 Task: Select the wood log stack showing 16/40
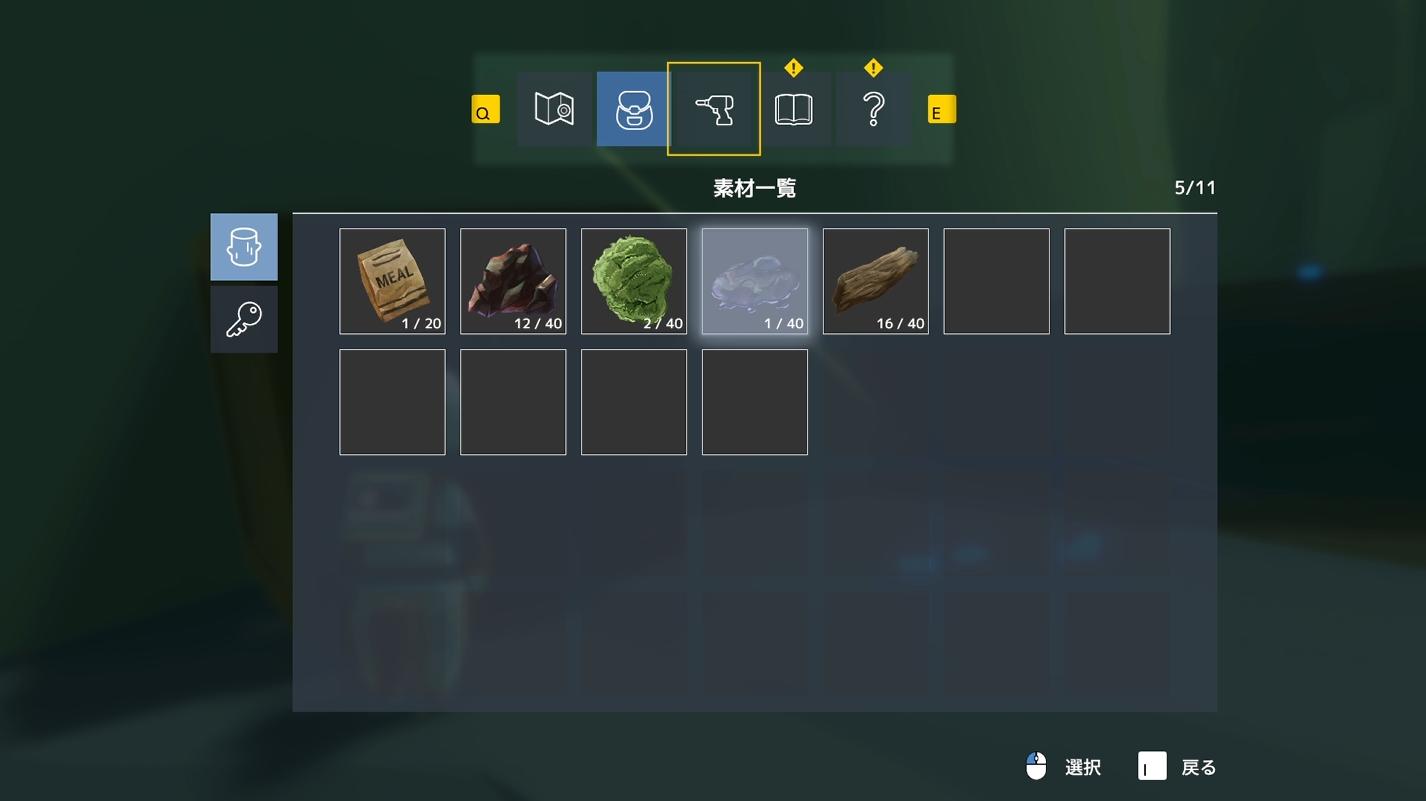click(875, 280)
